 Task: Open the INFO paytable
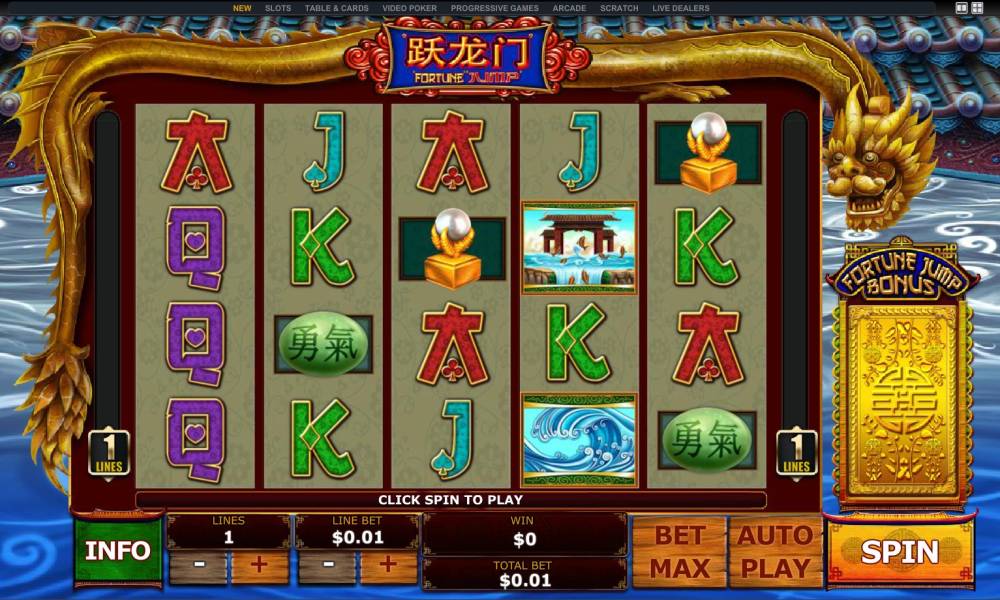(118, 551)
